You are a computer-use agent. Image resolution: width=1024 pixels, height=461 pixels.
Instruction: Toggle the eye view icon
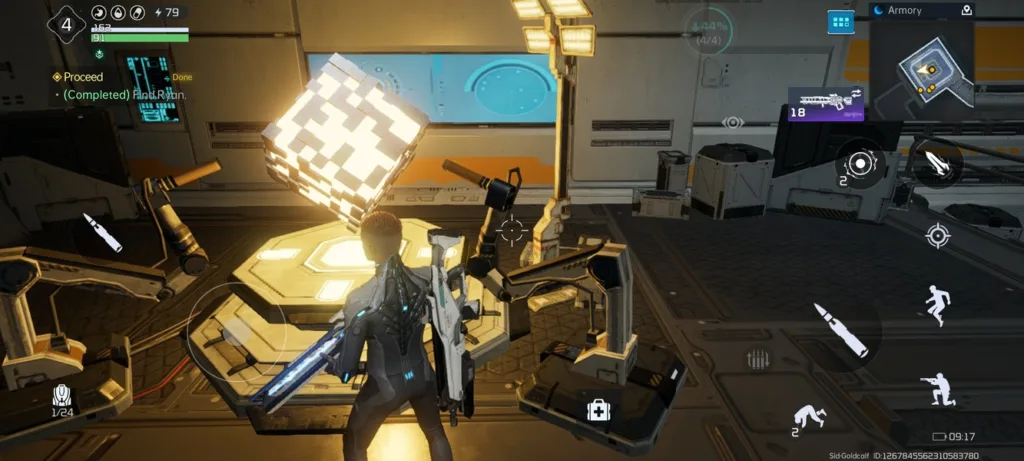tap(733, 122)
